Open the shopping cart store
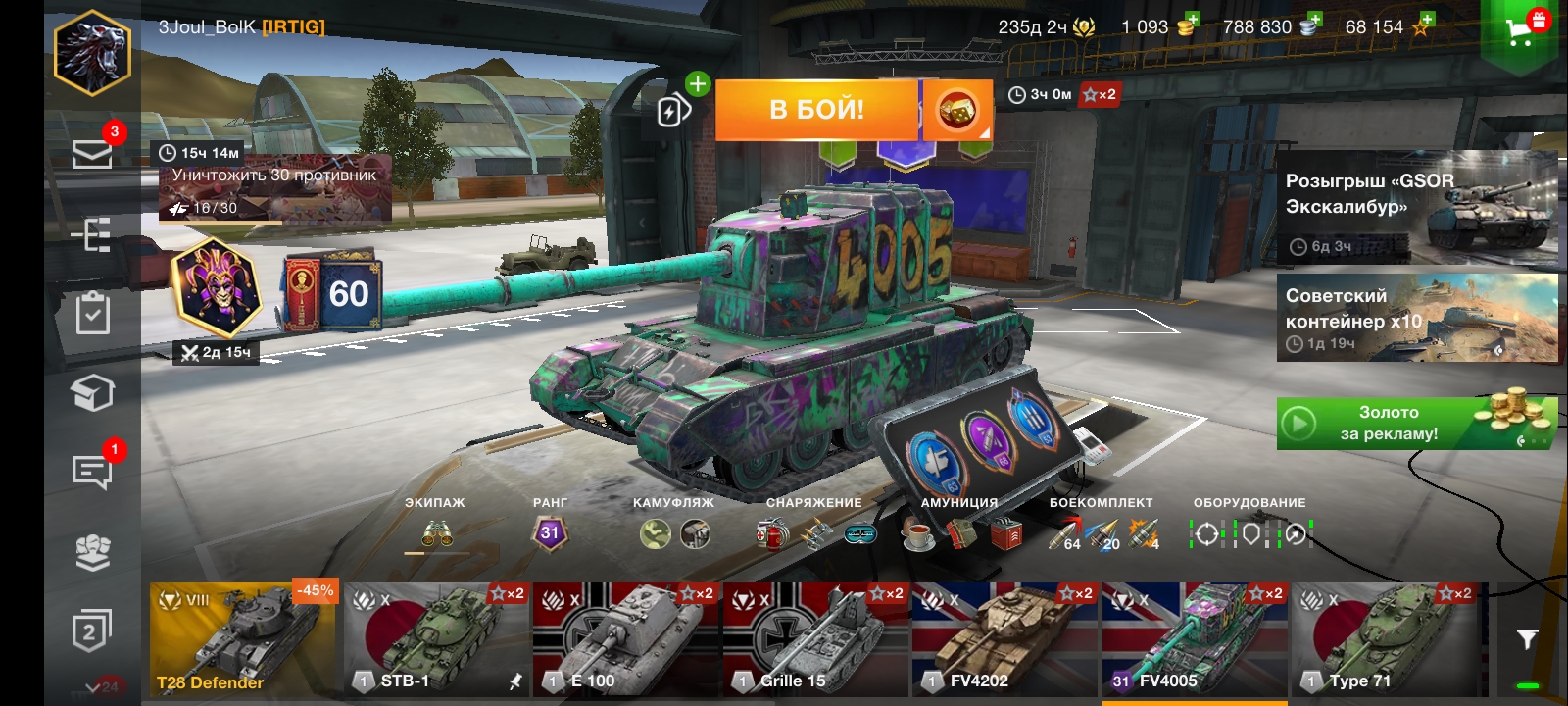 1520,31
